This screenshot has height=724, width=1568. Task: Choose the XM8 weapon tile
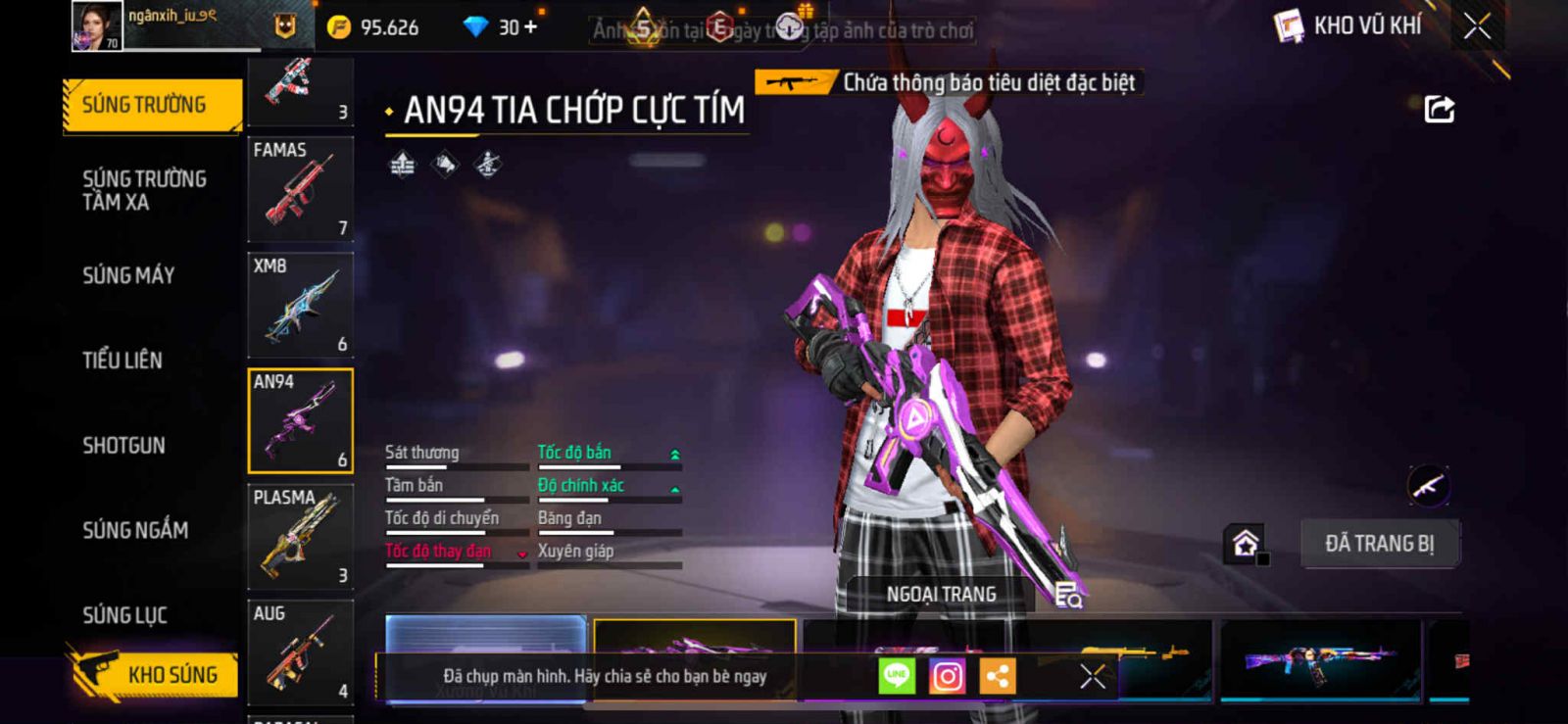click(x=300, y=305)
